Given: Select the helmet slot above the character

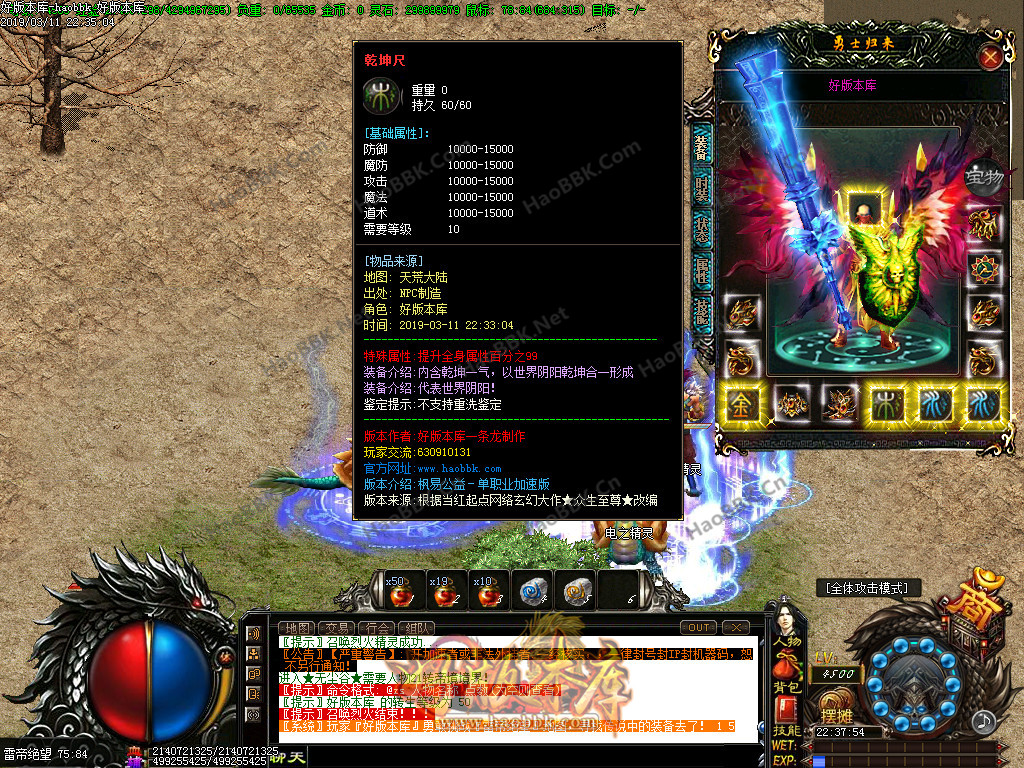Looking at the screenshot, I should (x=863, y=207).
